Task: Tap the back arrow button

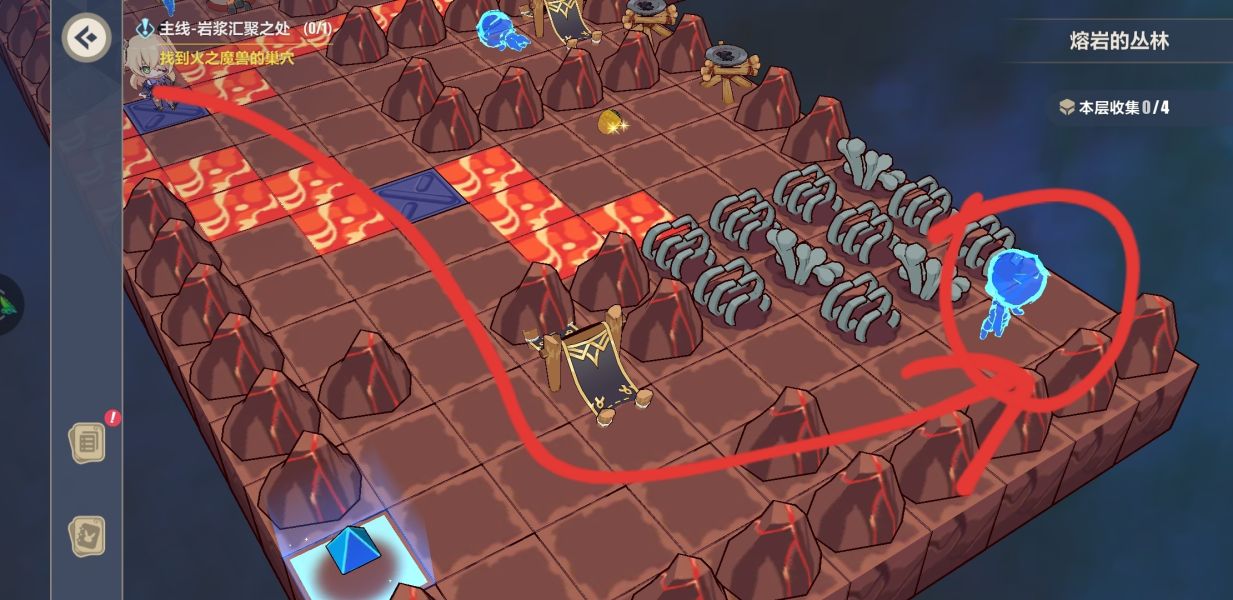Action: pyautogui.click(x=87, y=39)
